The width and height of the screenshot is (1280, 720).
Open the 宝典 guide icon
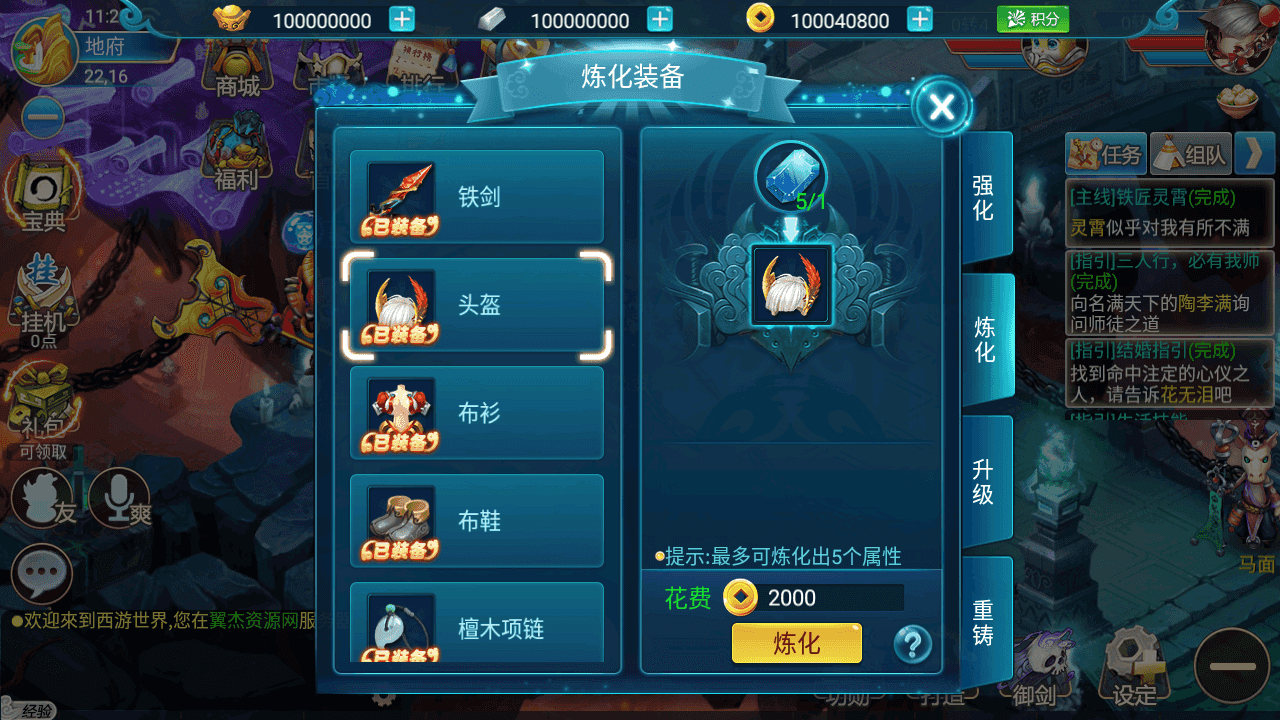click(x=43, y=198)
